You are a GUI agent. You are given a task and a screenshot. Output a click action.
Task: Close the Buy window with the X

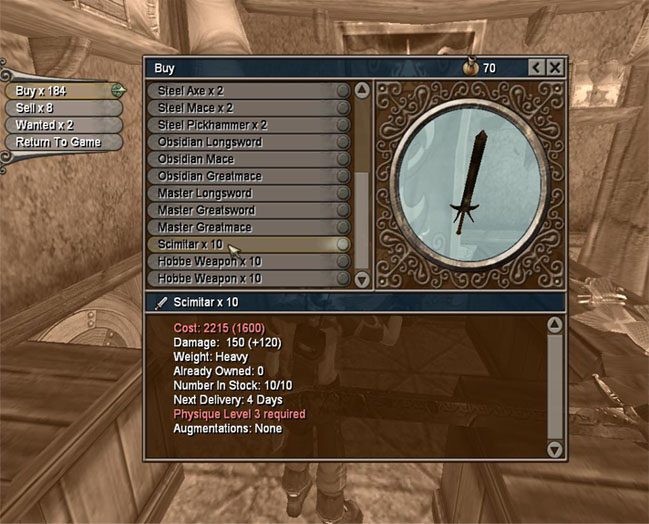(x=554, y=68)
